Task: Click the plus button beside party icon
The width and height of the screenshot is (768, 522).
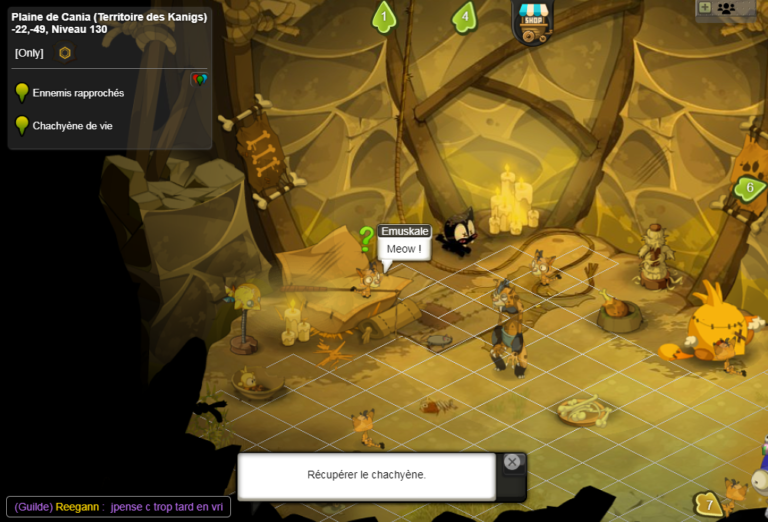Action: [x=704, y=8]
